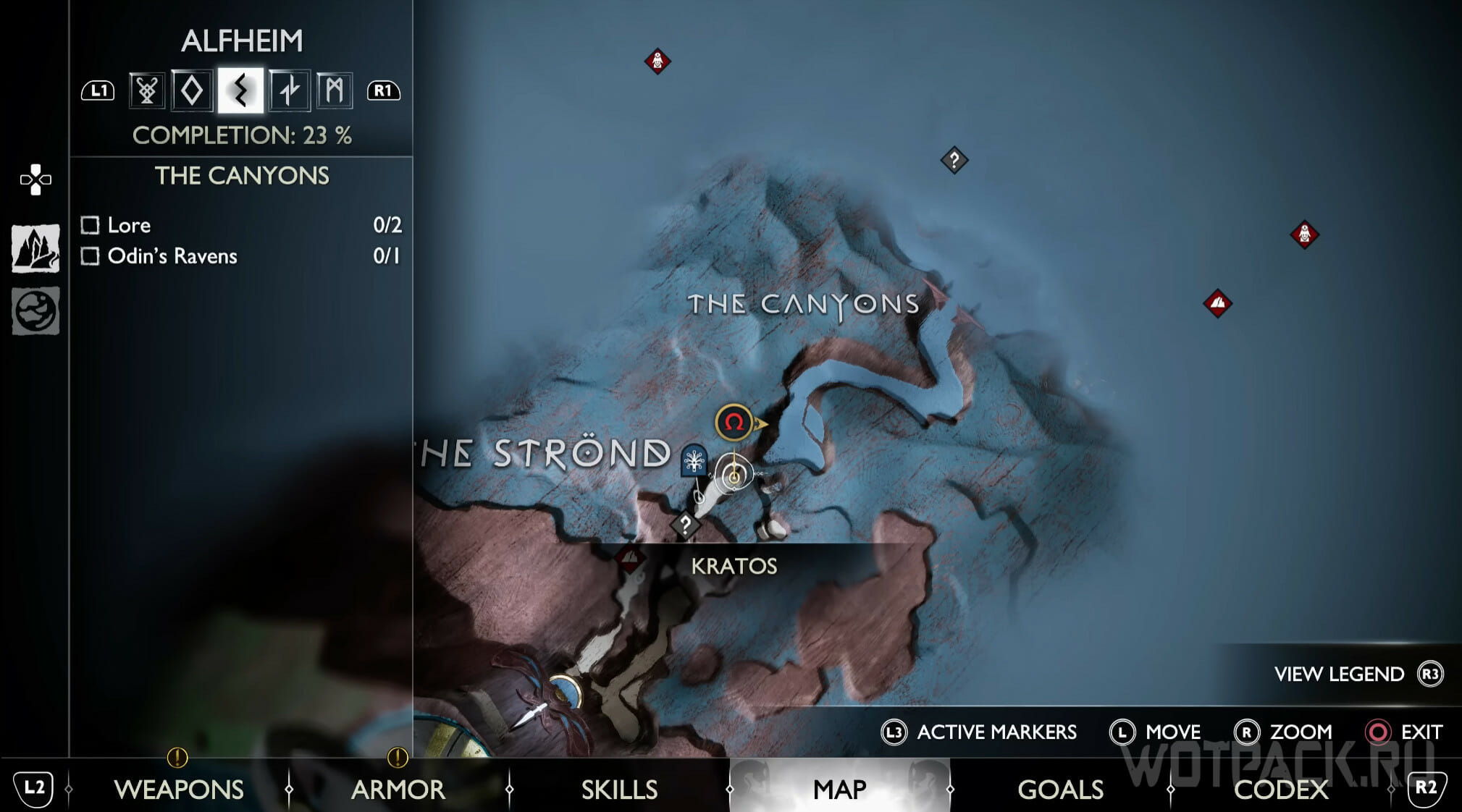Click the blue Mystic Gateway marker
The height and width of the screenshot is (812, 1462).
point(694,460)
